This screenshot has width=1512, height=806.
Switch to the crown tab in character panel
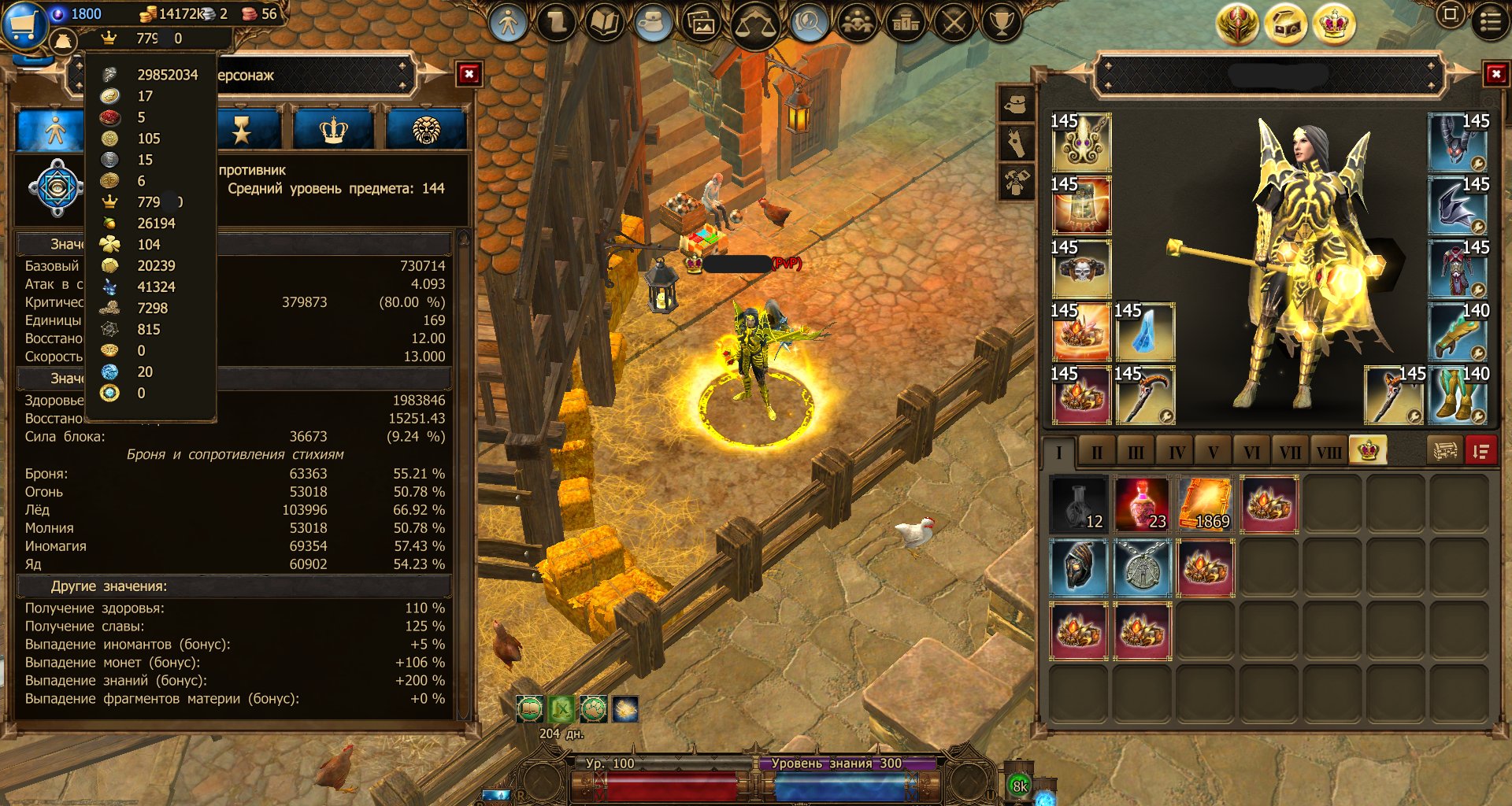click(334, 130)
